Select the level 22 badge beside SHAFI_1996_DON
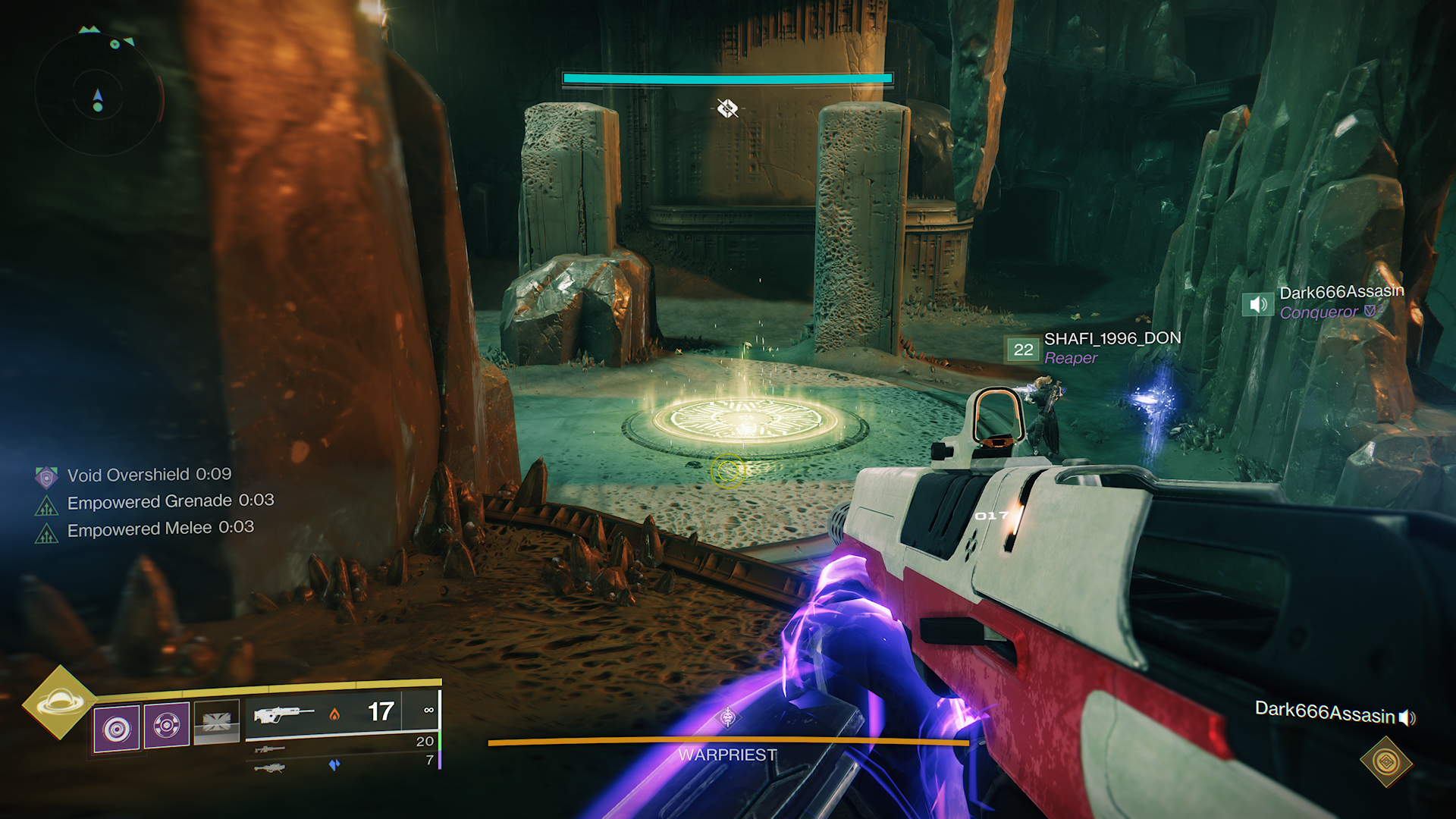The width and height of the screenshot is (1456, 819). (x=1023, y=350)
